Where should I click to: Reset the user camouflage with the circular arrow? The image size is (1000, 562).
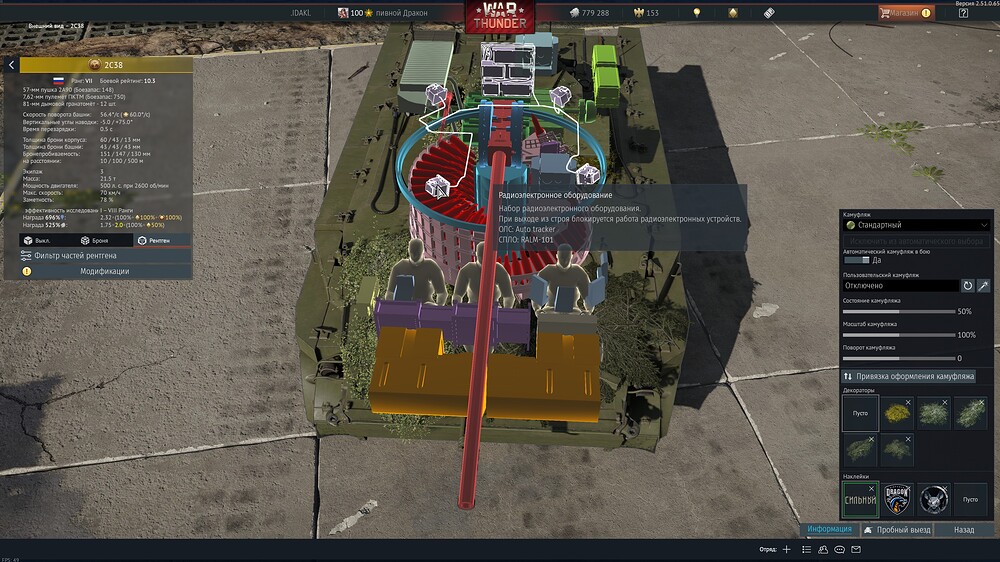coord(967,286)
